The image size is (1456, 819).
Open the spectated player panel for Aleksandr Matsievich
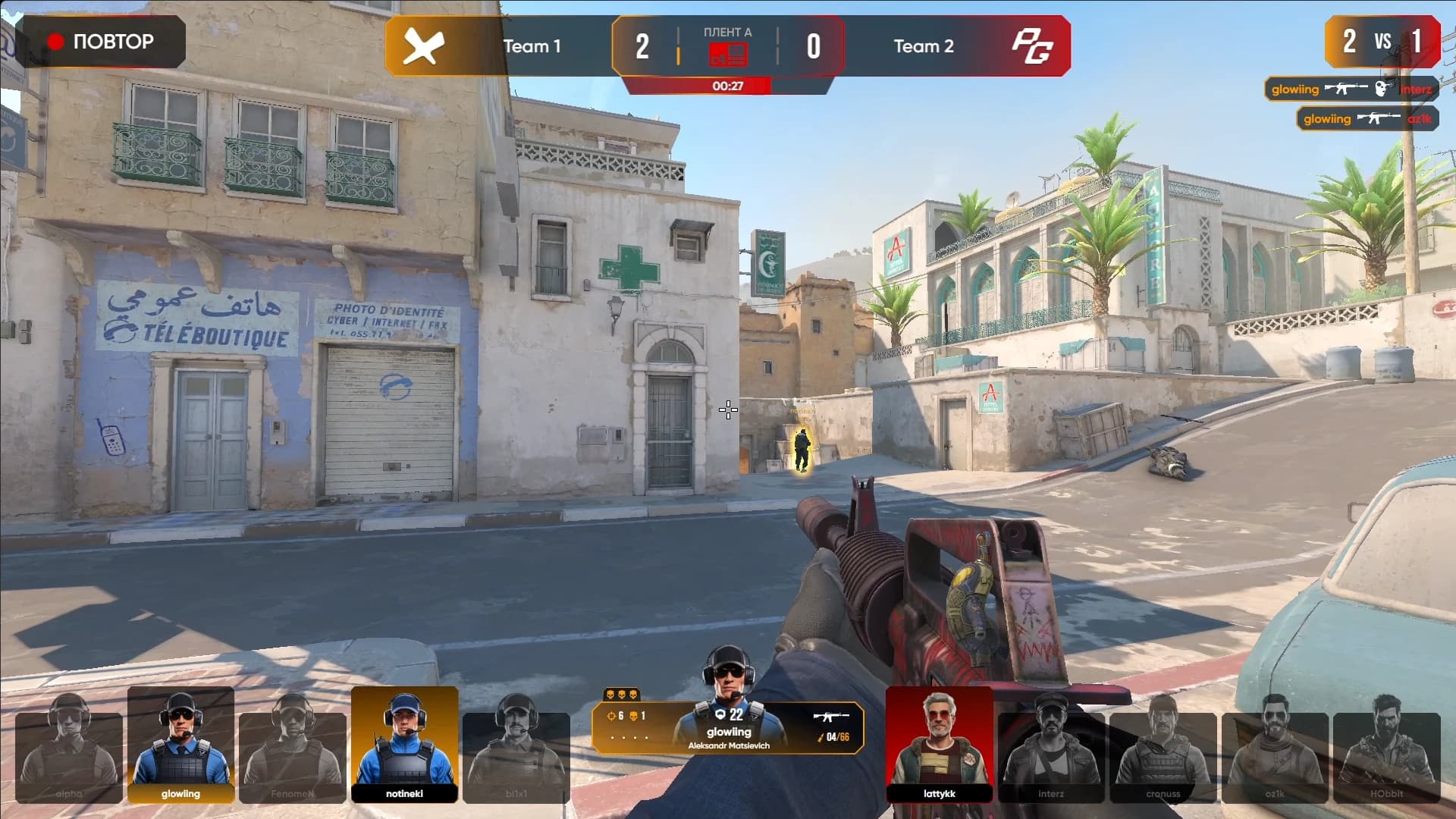728,726
